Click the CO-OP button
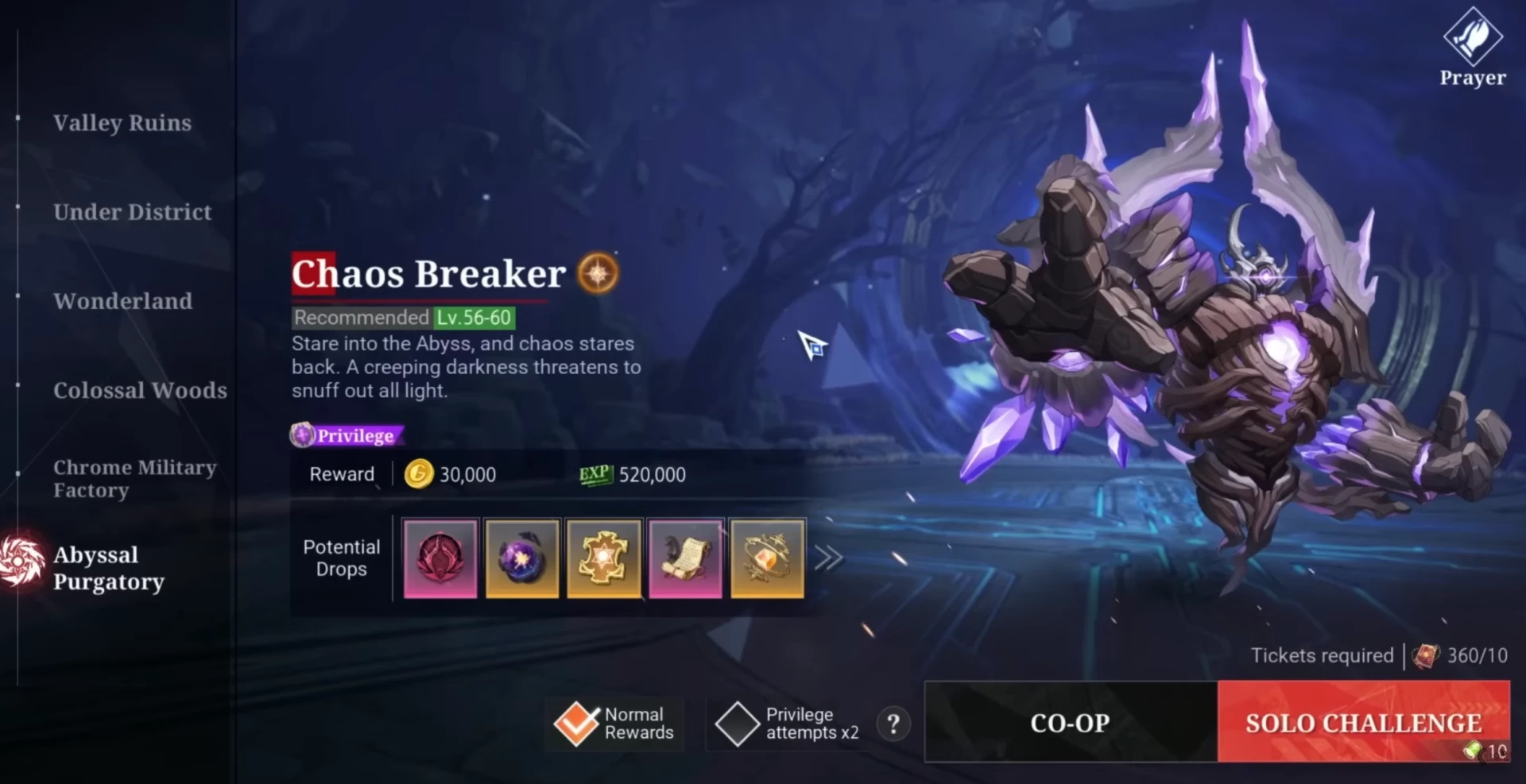The image size is (1526, 784). coord(1070,722)
